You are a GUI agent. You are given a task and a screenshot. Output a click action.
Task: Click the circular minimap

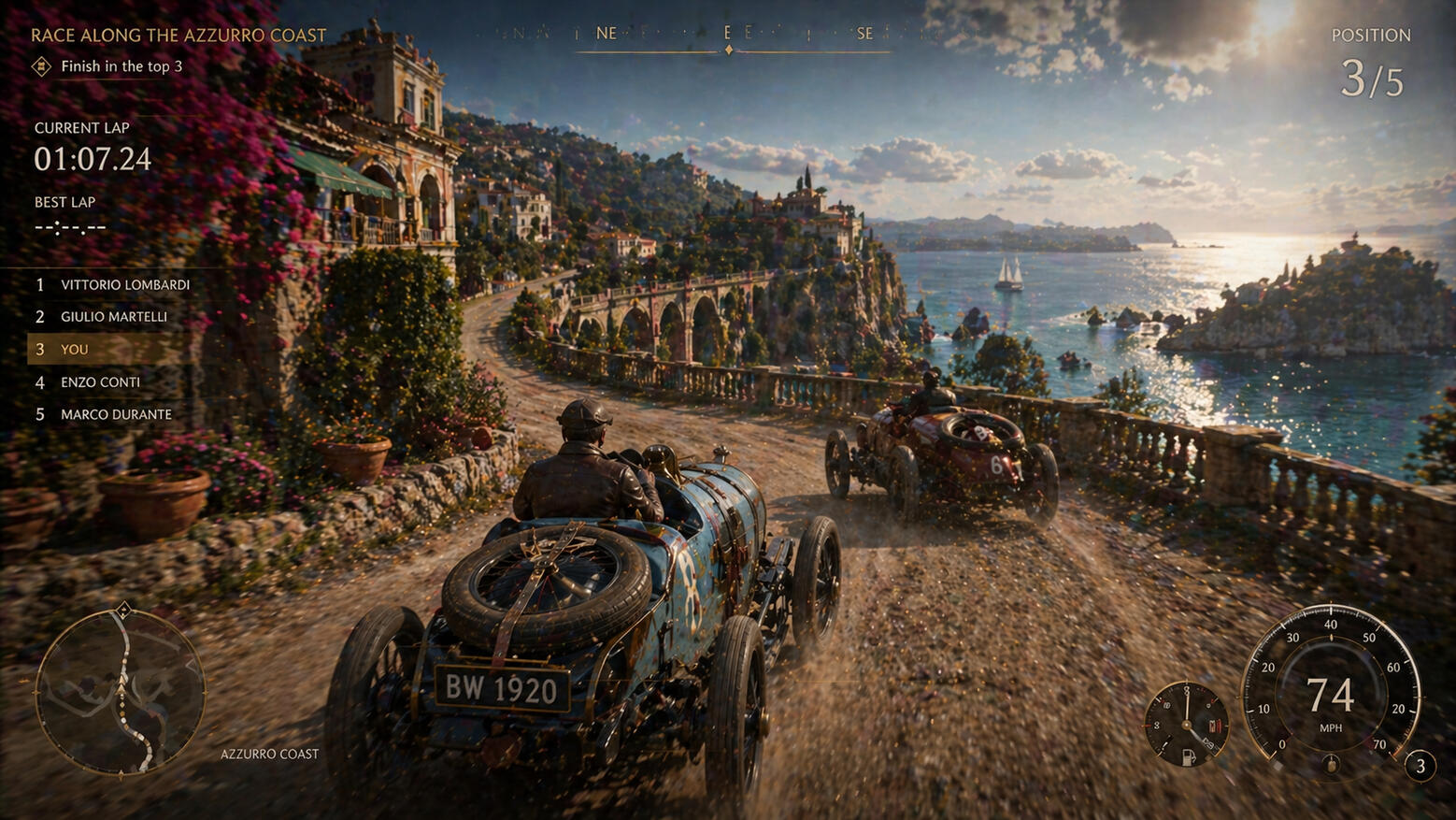pyautogui.click(x=120, y=692)
